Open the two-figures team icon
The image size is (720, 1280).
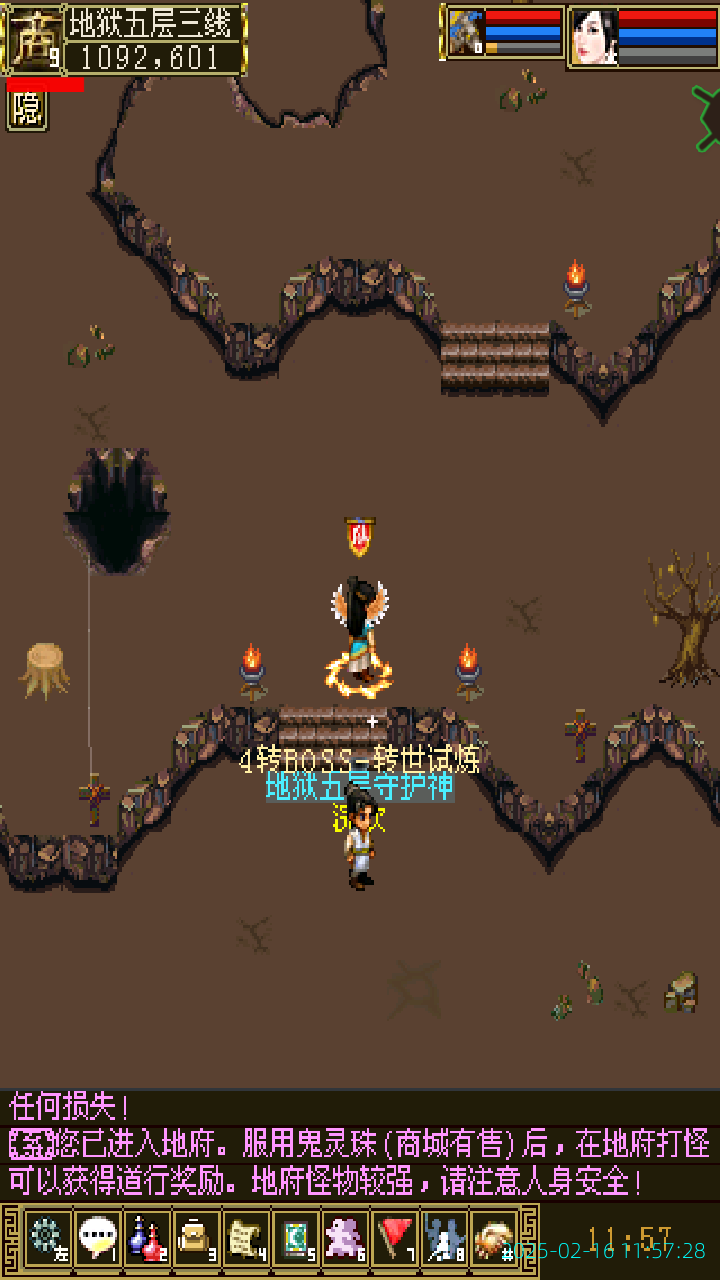pos(445,1239)
